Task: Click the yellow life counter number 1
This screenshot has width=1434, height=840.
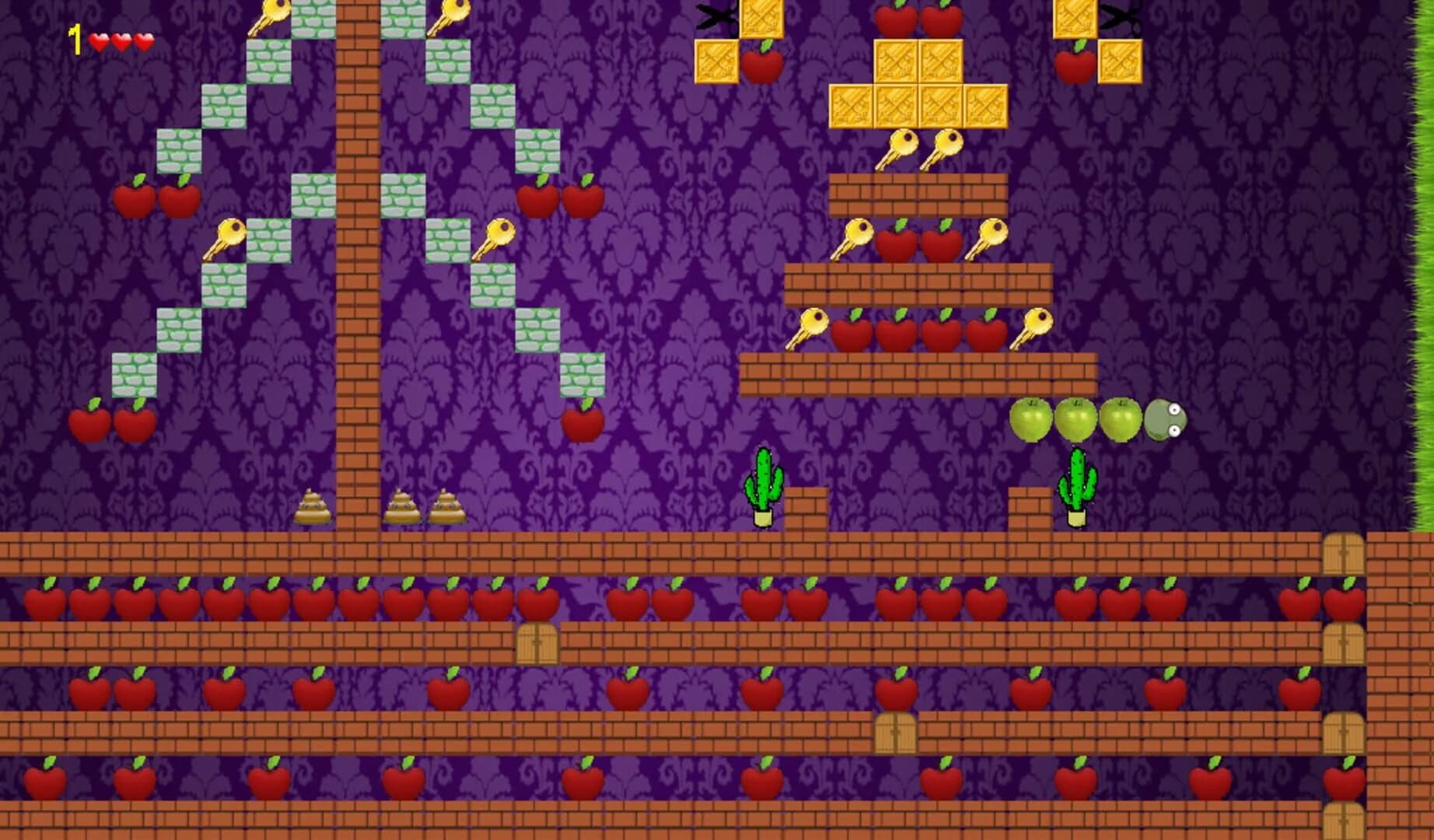Action: click(x=76, y=36)
